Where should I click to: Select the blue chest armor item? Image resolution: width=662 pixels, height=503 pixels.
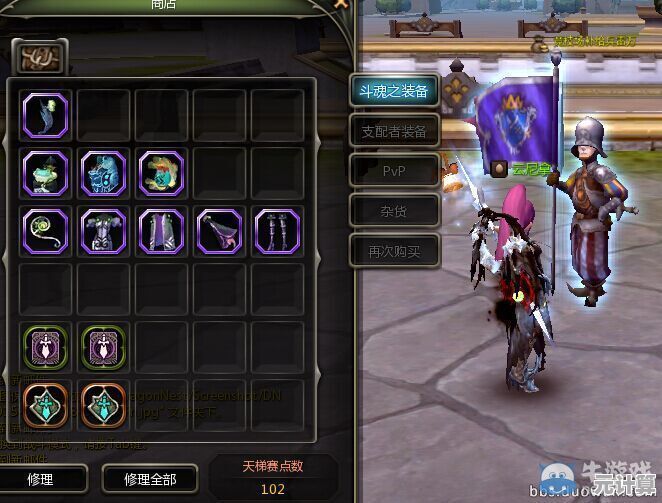[103, 172]
